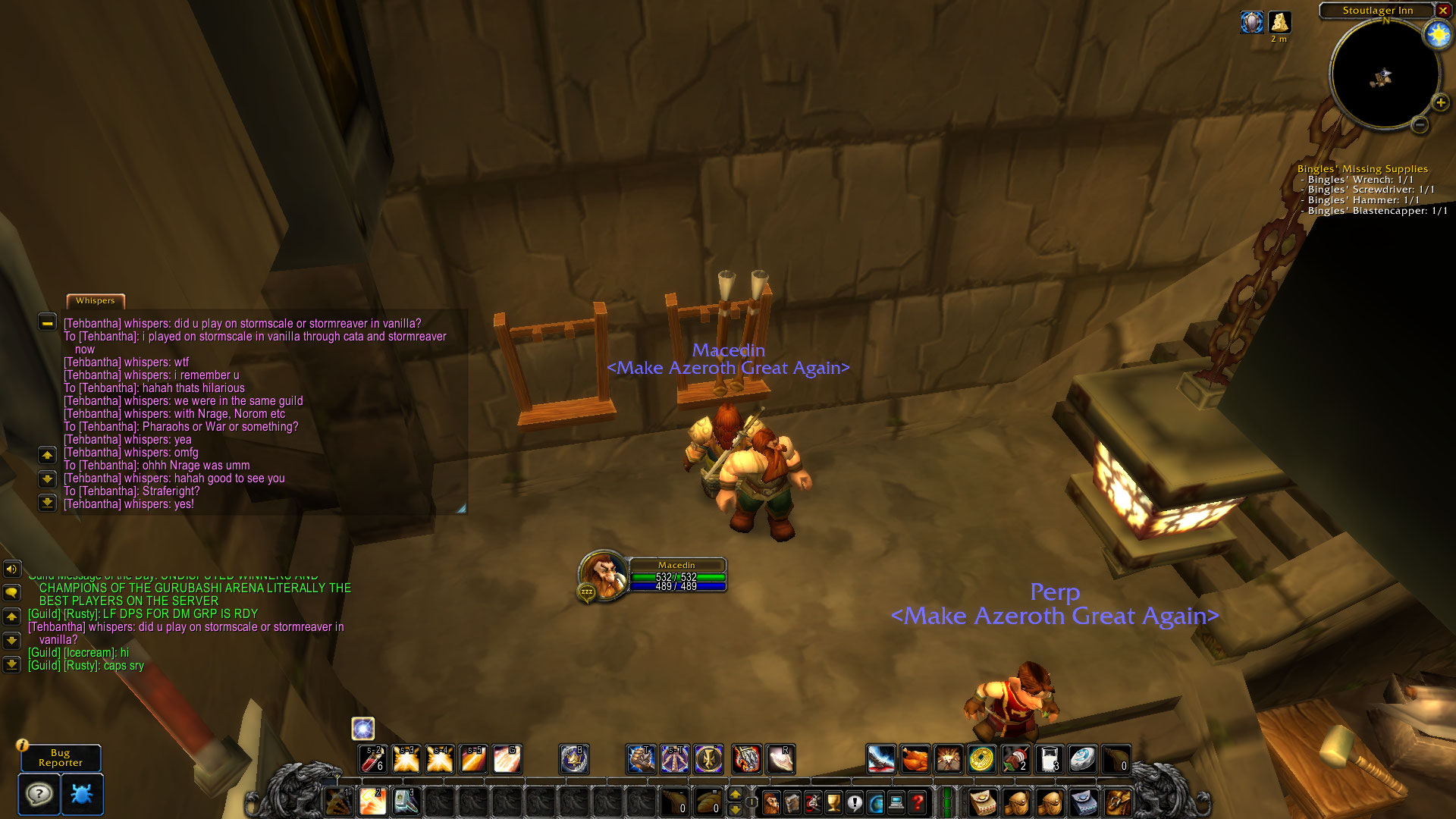Open the main backpack
Image resolution: width=1456 pixels, height=819 pixels.
[x=1118, y=802]
